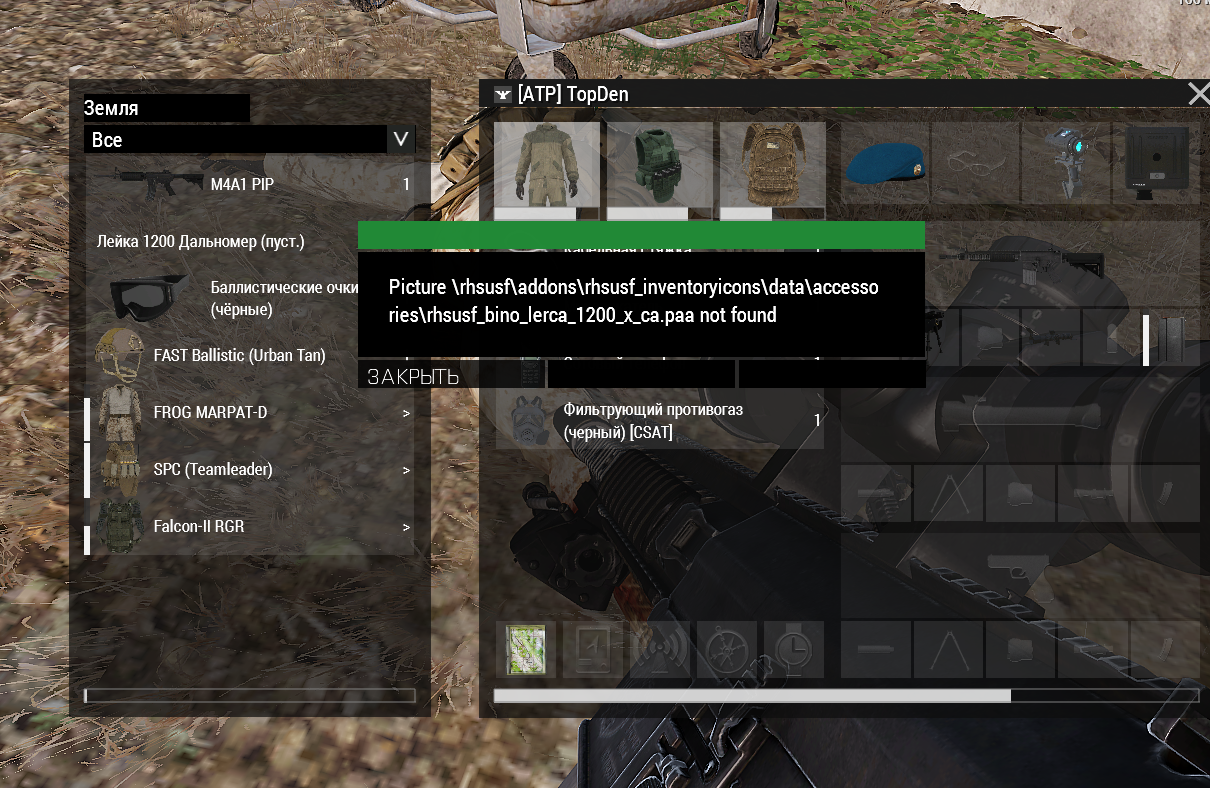Close the inventory window with X
This screenshot has width=1210, height=788.
point(1197,94)
